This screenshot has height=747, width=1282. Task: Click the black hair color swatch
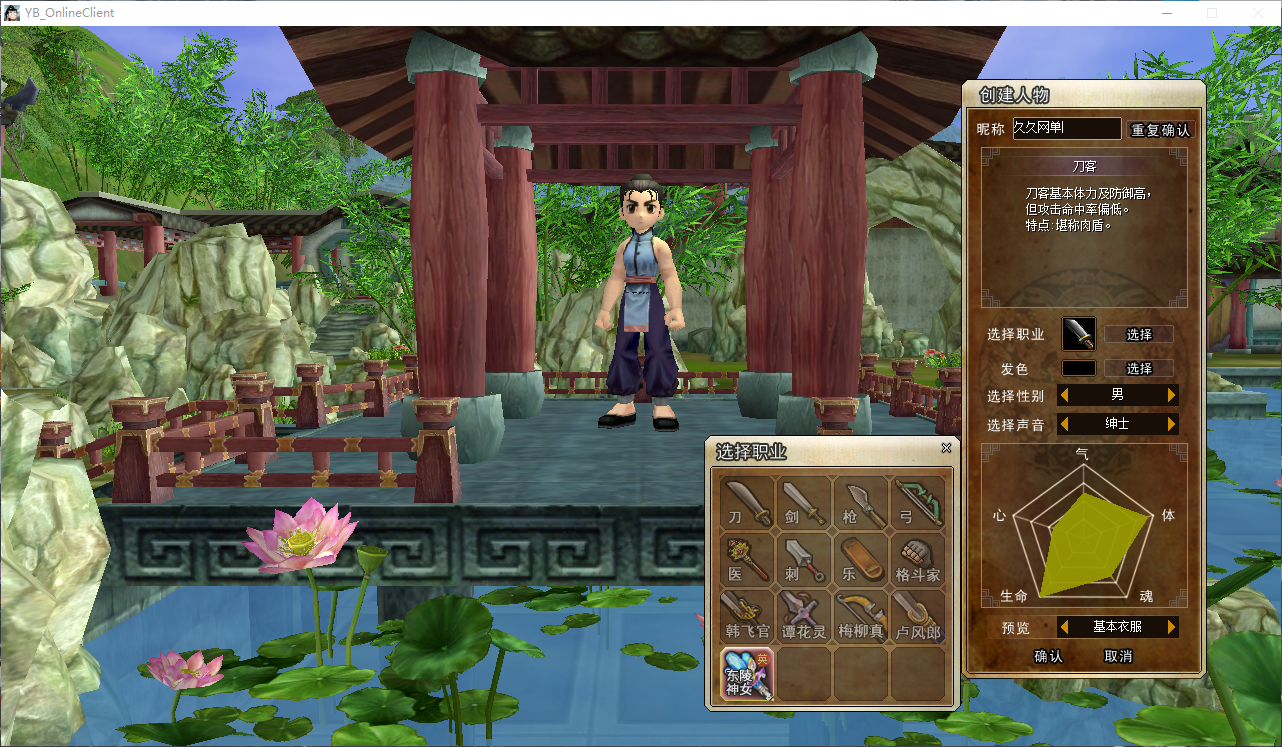(x=1078, y=368)
